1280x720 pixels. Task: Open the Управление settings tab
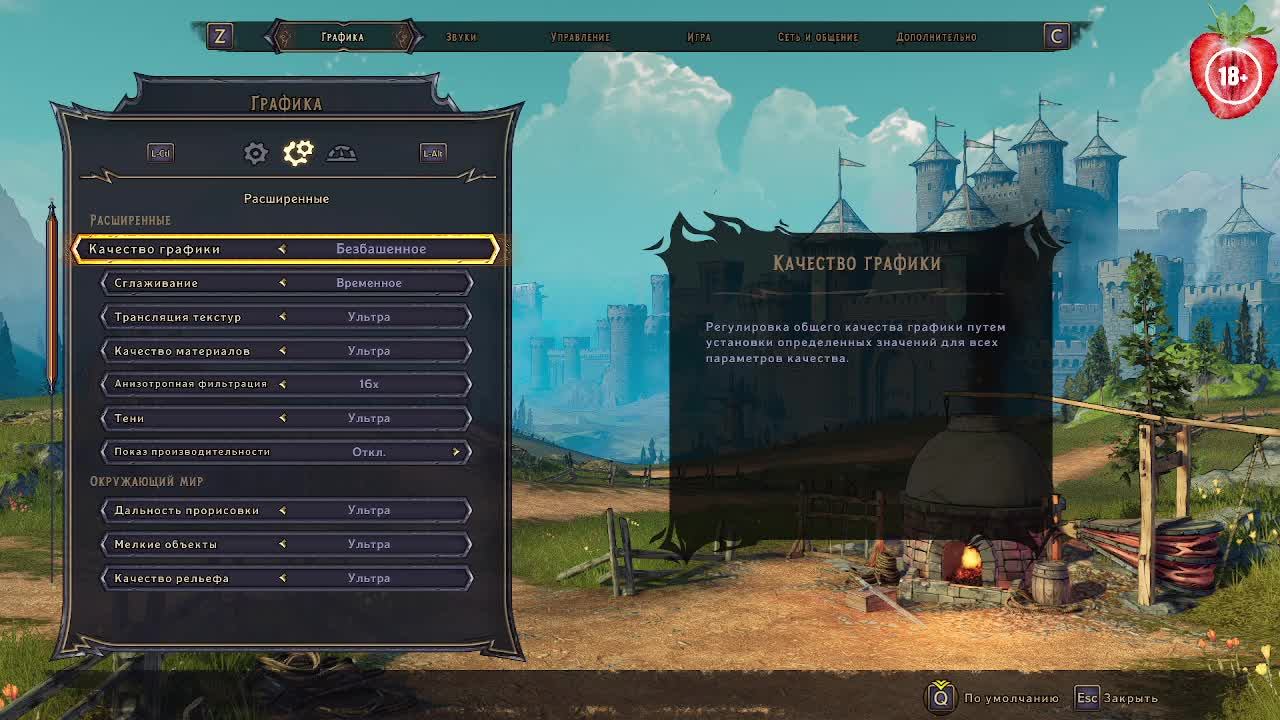coord(580,37)
